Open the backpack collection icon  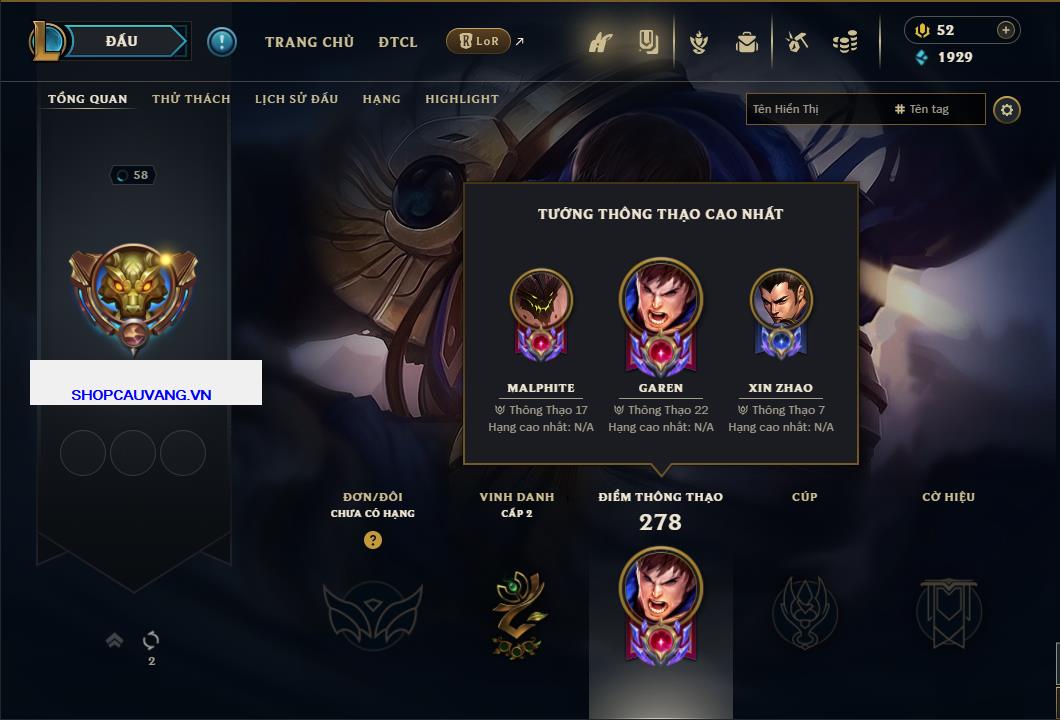(x=747, y=42)
